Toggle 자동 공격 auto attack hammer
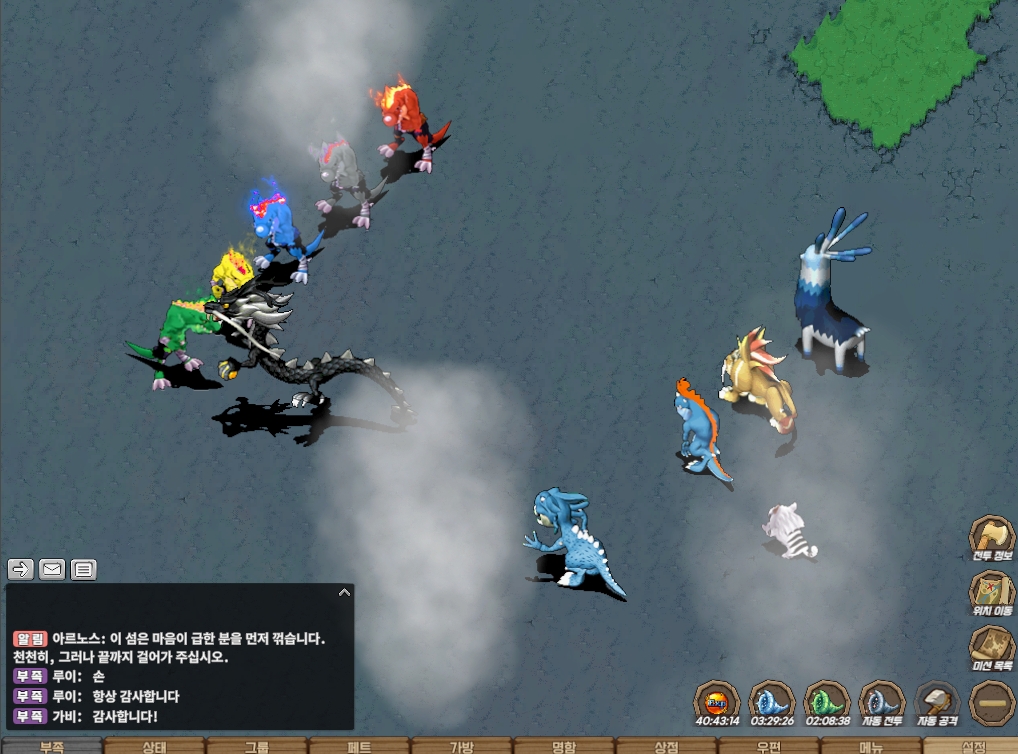Screen dimensions: 1018x754 938,702
